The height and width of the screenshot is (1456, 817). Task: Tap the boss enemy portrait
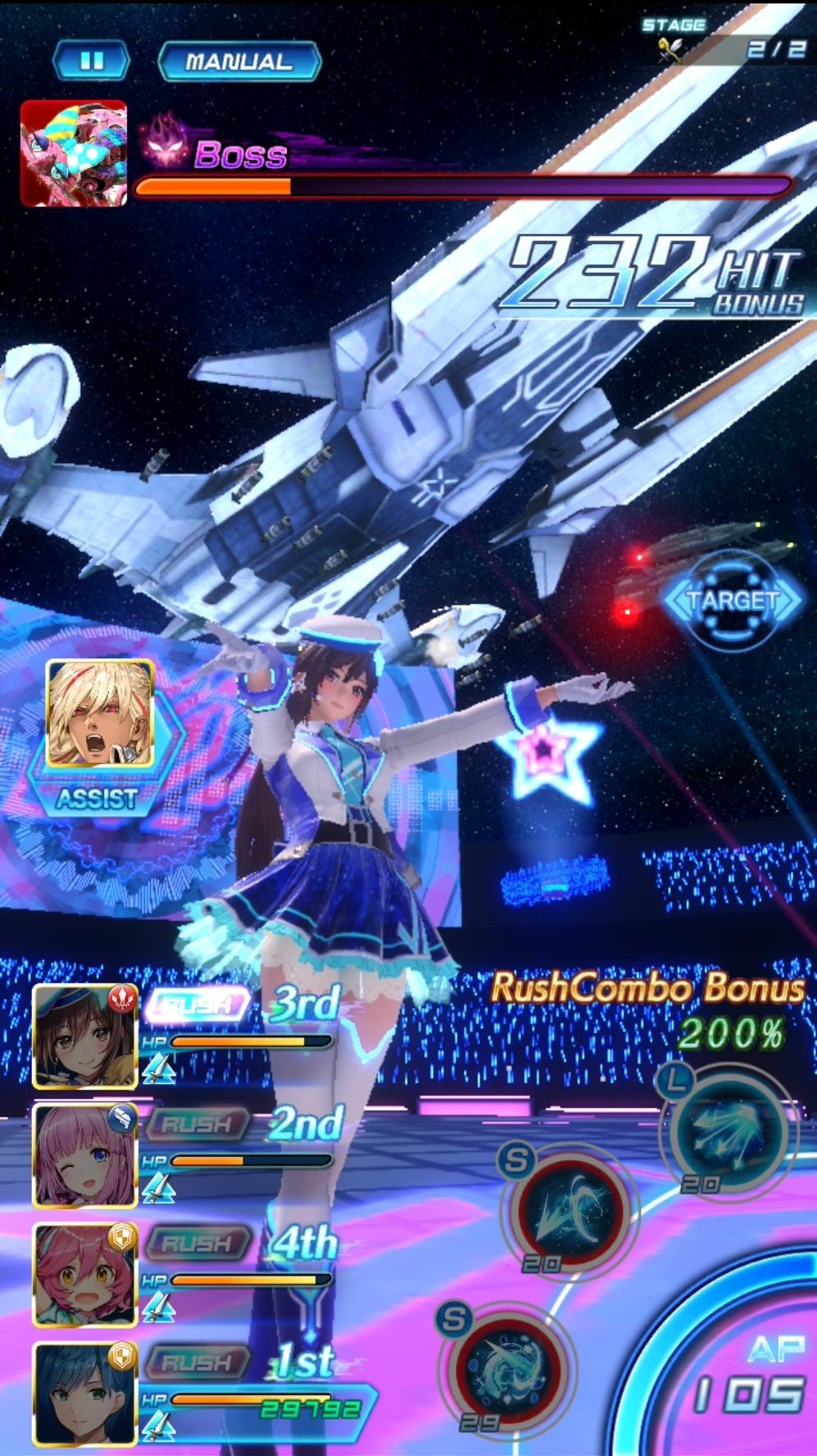74,153
